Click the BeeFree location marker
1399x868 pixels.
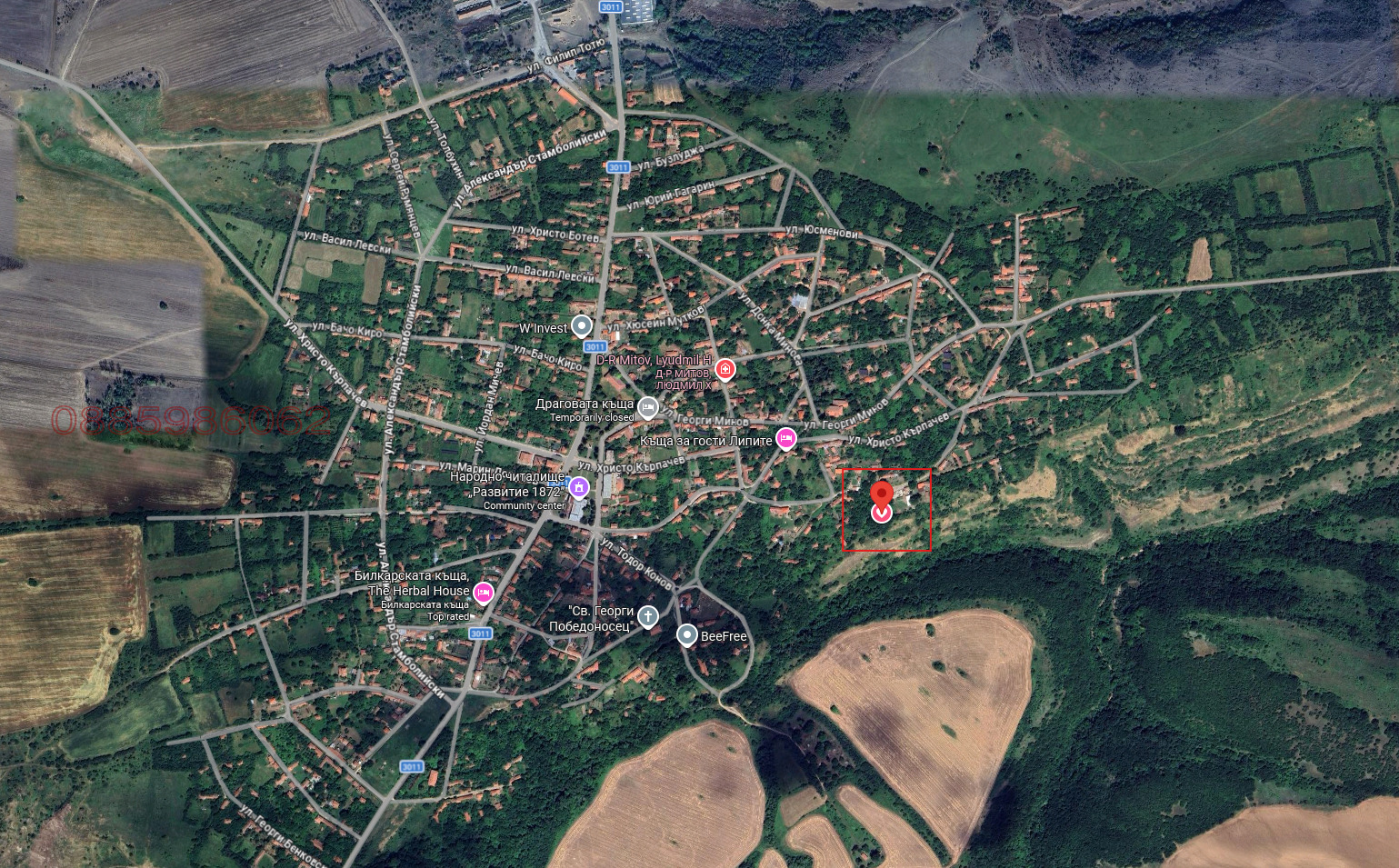pyautogui.click(x=687, y=634)
